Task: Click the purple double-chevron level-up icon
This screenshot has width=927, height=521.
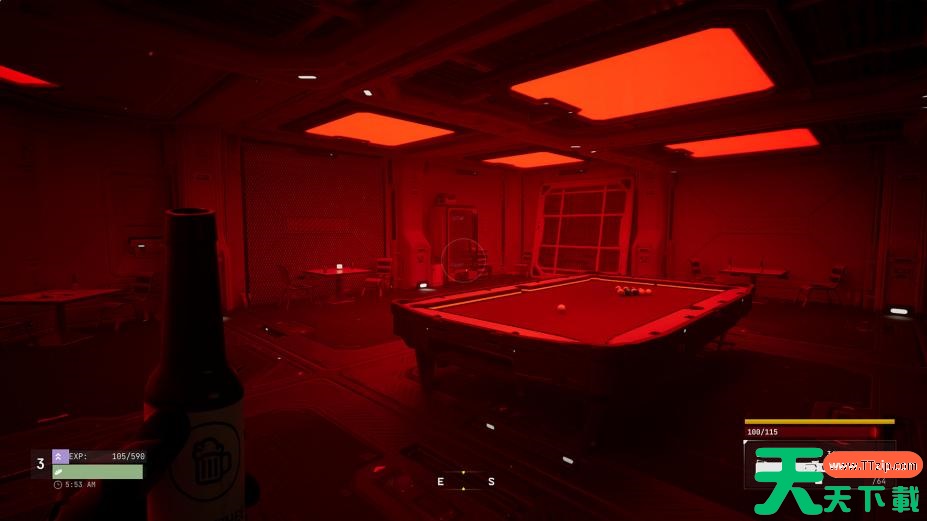Action: (60, 456)
